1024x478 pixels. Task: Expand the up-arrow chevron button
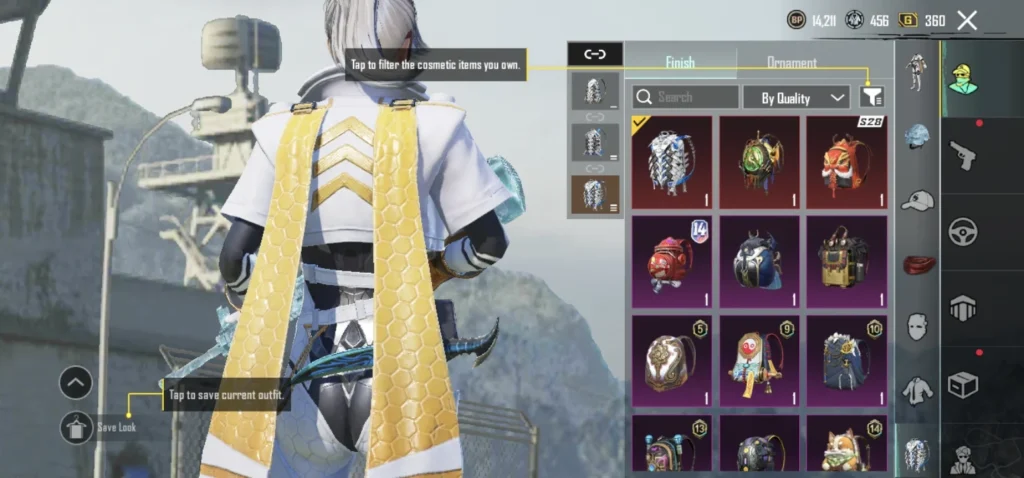[x=76, y=382]
